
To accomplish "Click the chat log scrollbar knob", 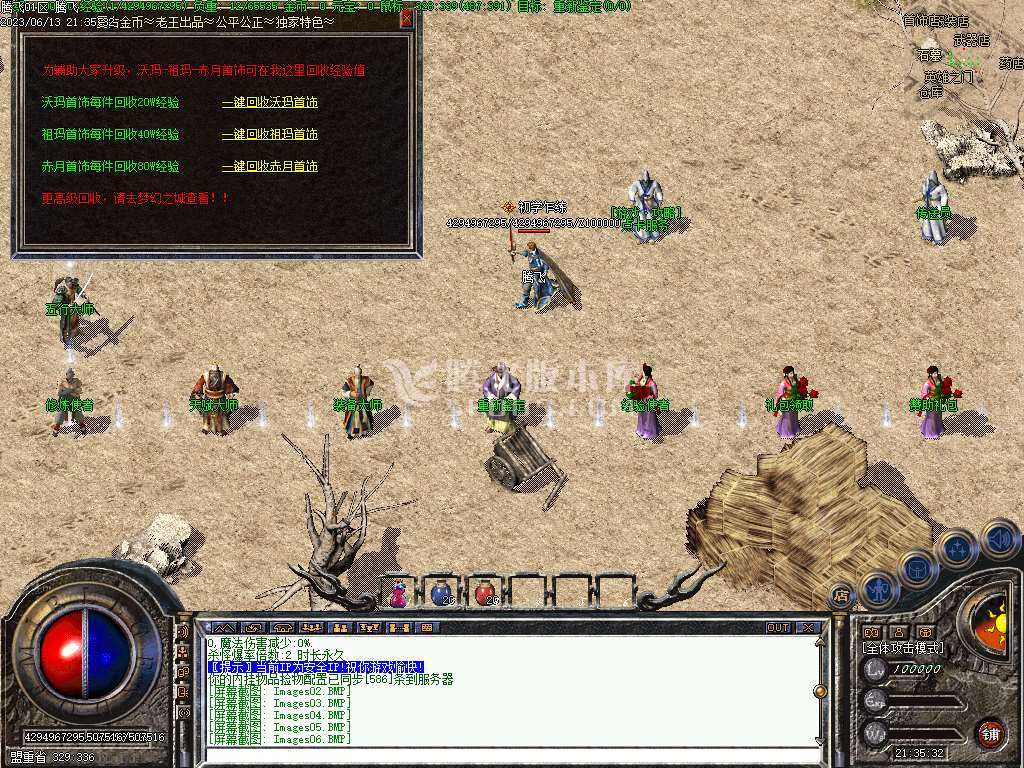I will [820, 691].
